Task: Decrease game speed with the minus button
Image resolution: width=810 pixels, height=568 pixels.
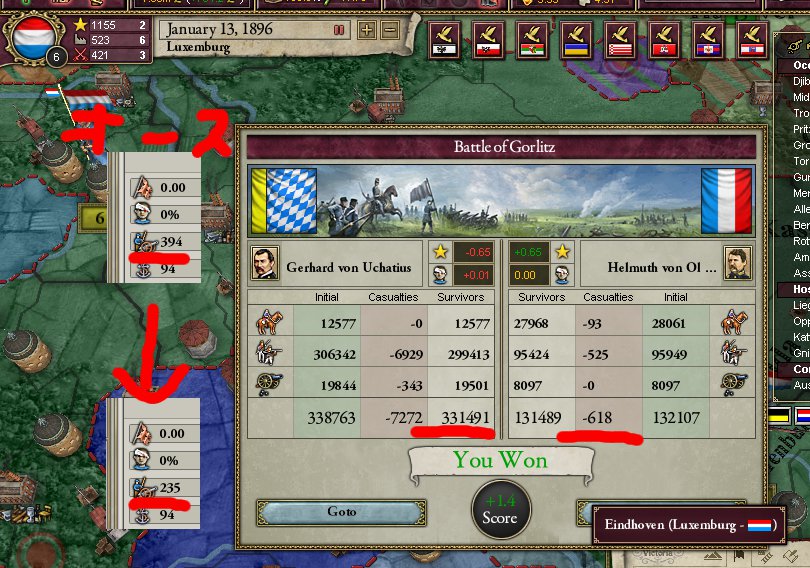Action: pyautogui.click(x=389, y=29)
